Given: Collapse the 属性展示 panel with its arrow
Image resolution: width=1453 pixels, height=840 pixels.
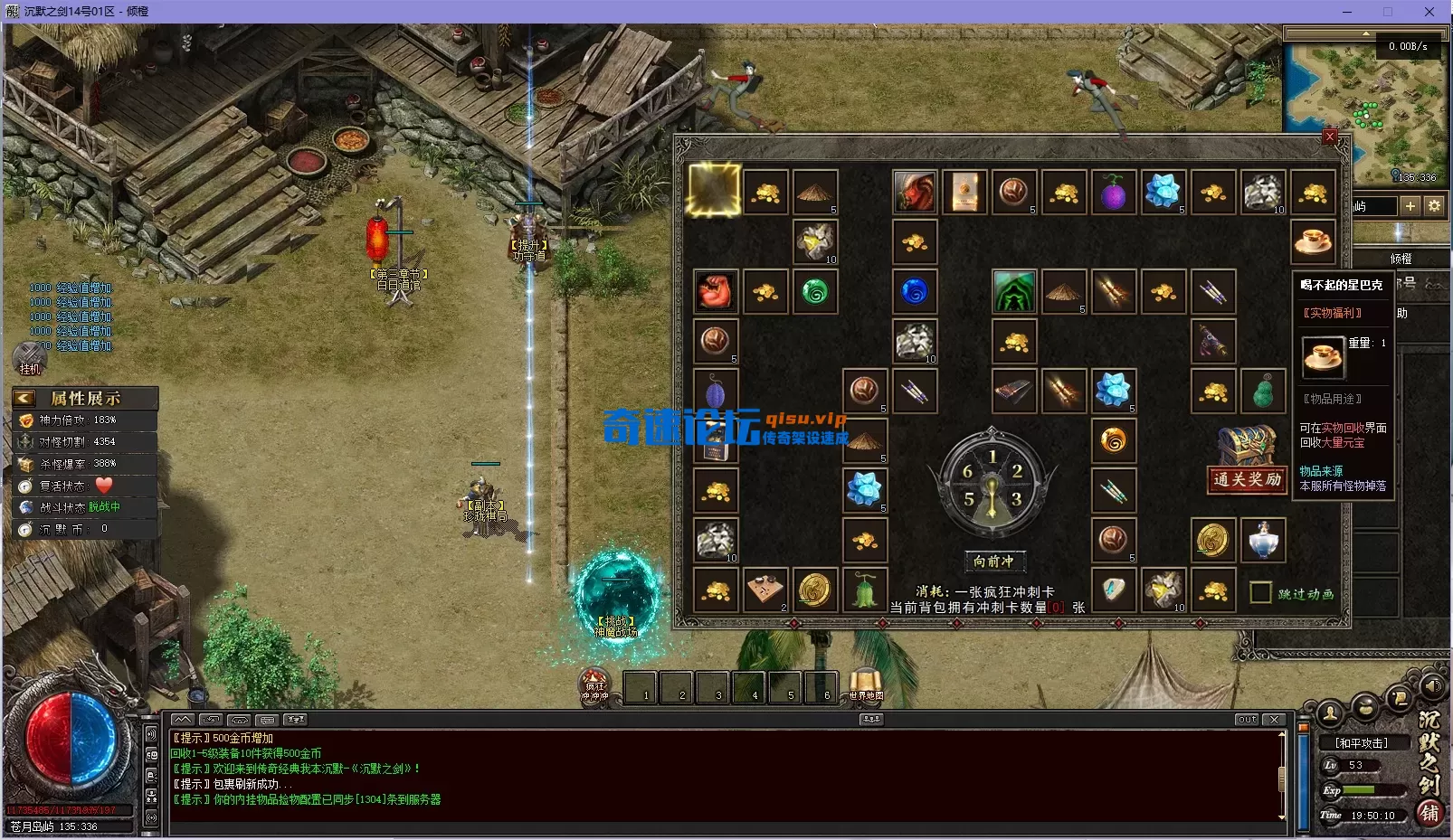Looking at the screenshot, I should tap(23, 397).
